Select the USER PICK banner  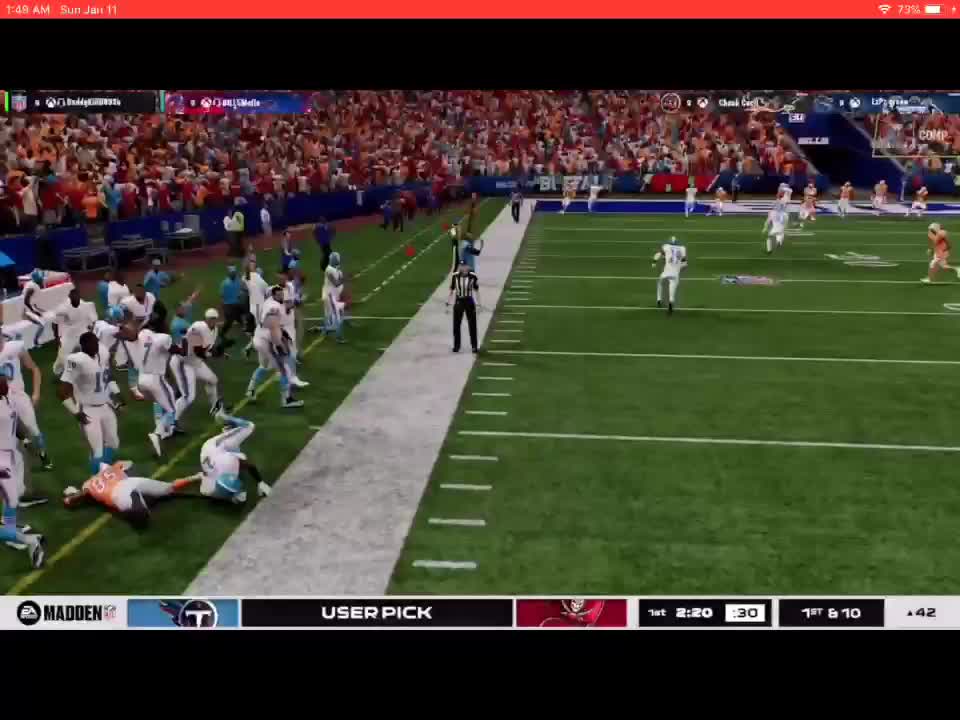point(377,613)
